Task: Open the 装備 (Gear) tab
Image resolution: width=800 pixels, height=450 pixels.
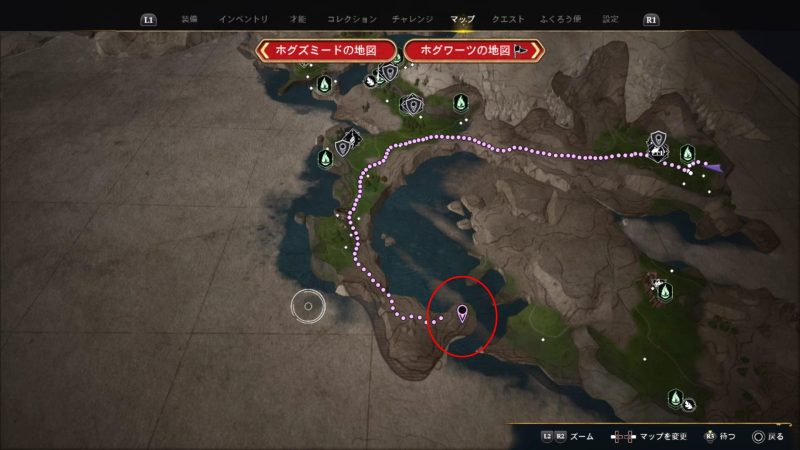Action: click(190, 19)
